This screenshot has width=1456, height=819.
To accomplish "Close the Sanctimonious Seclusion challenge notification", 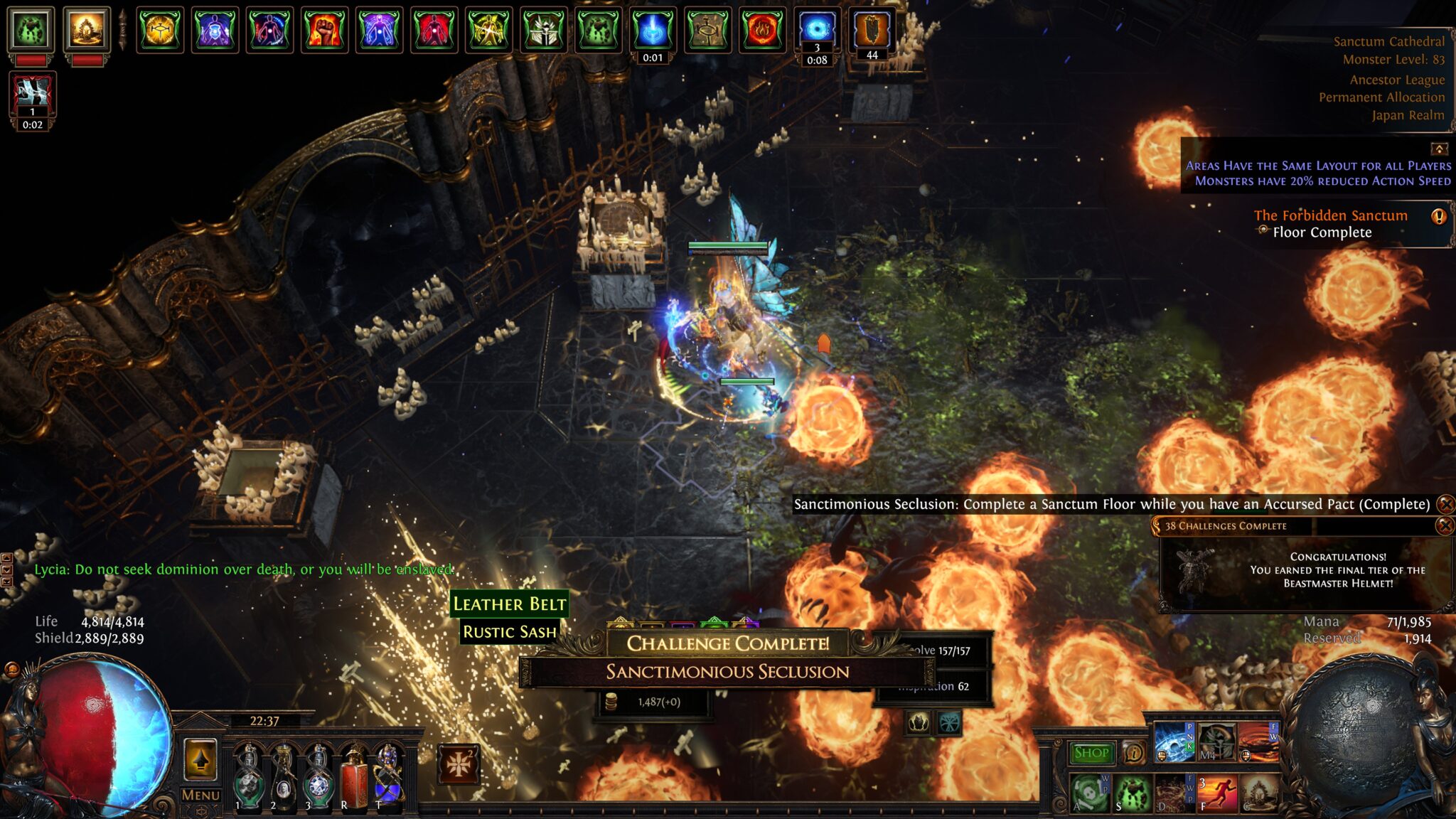I will pyautogui.click(x=1445, y=505).
